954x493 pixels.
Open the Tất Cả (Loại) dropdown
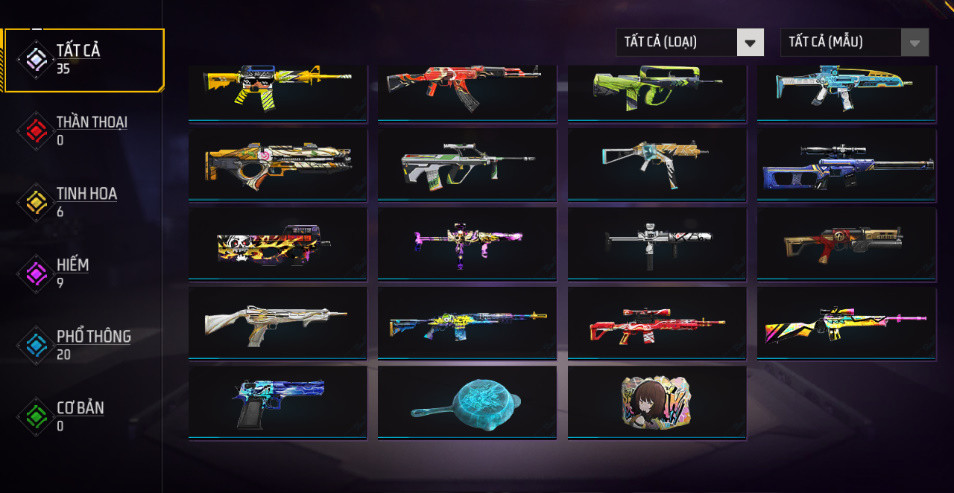coord(691,42)
